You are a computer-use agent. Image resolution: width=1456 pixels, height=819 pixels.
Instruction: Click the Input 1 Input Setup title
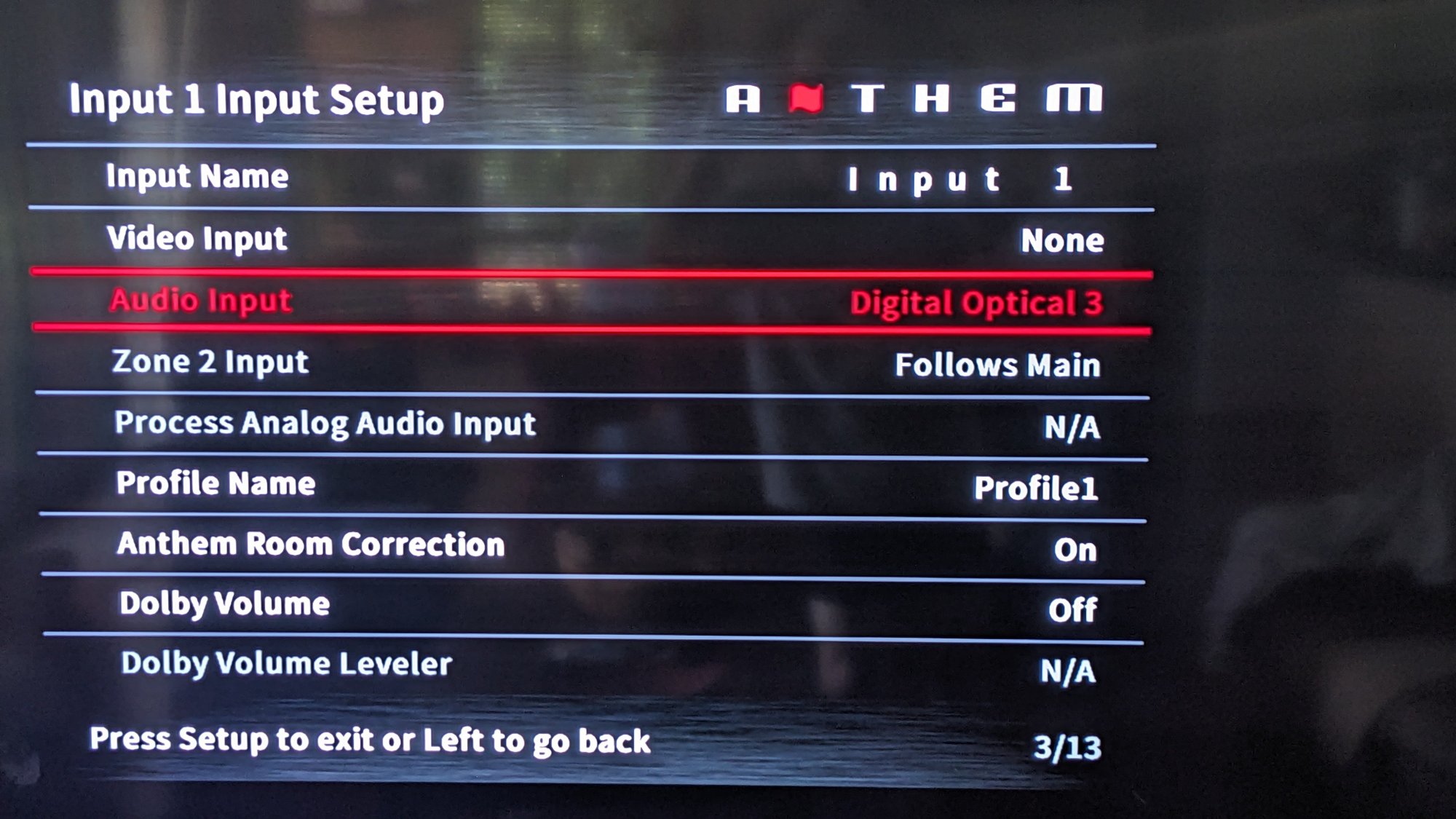click(x=256, y=100)
